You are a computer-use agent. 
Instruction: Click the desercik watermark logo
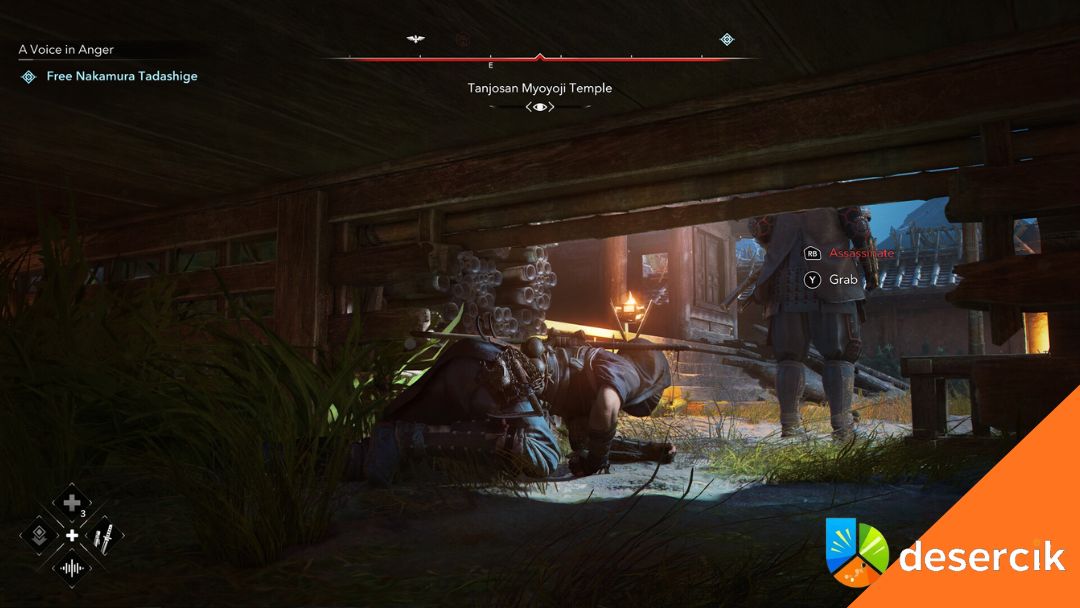945,556
